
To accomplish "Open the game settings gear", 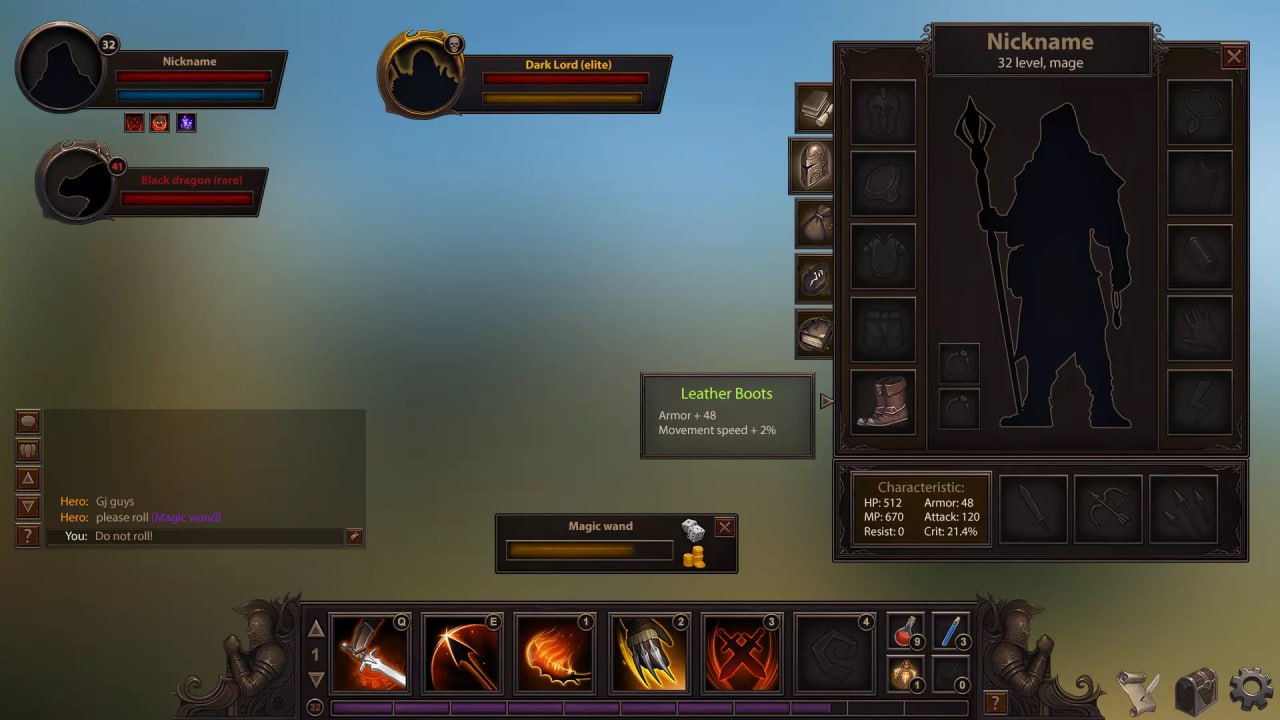I will pos(1248,689).
